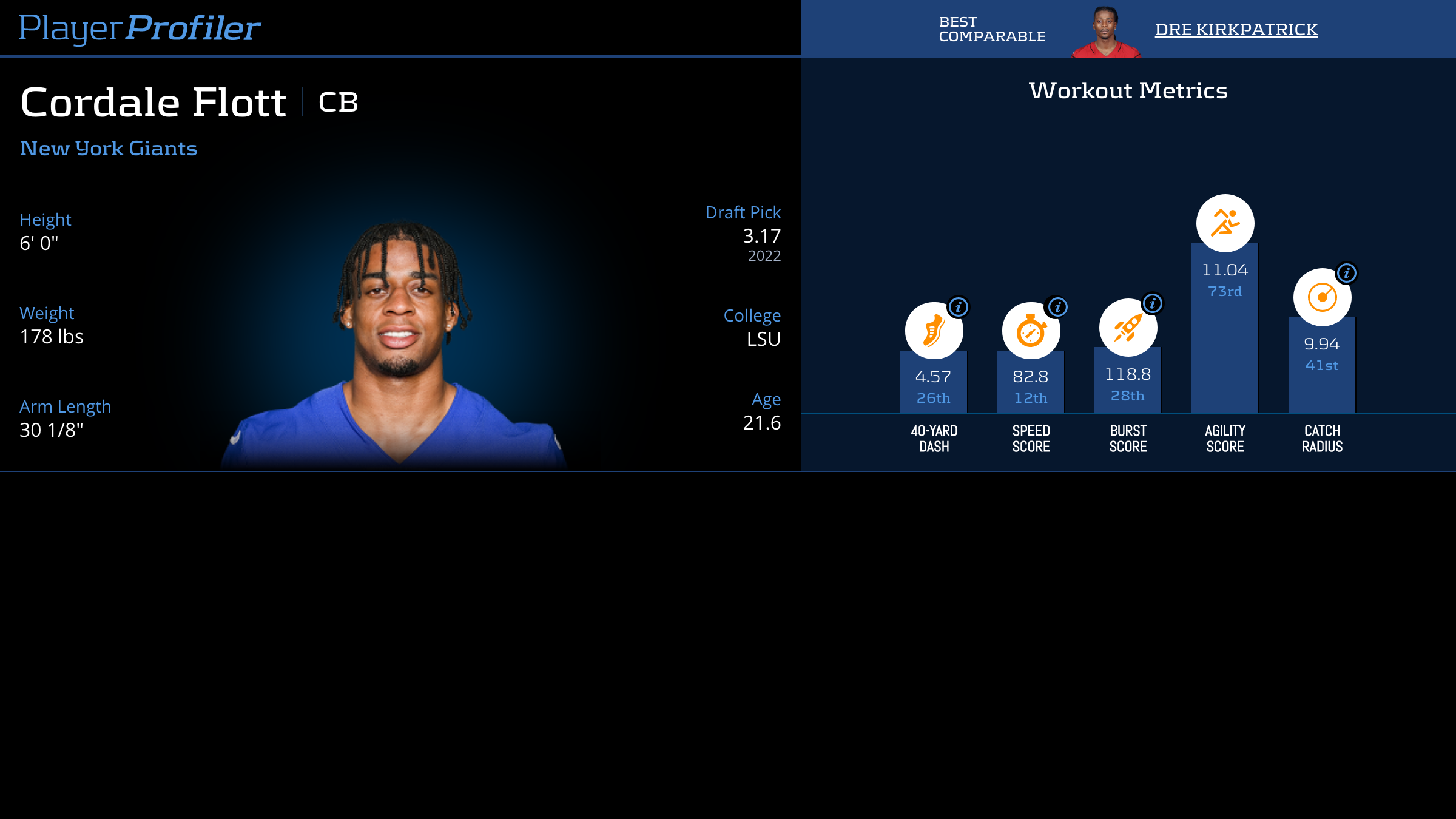Viewport: 1456px width, 819px height.
Task: Open the Dre Kirkpatrick comparable player link
Action: [x=1236, y=29]
